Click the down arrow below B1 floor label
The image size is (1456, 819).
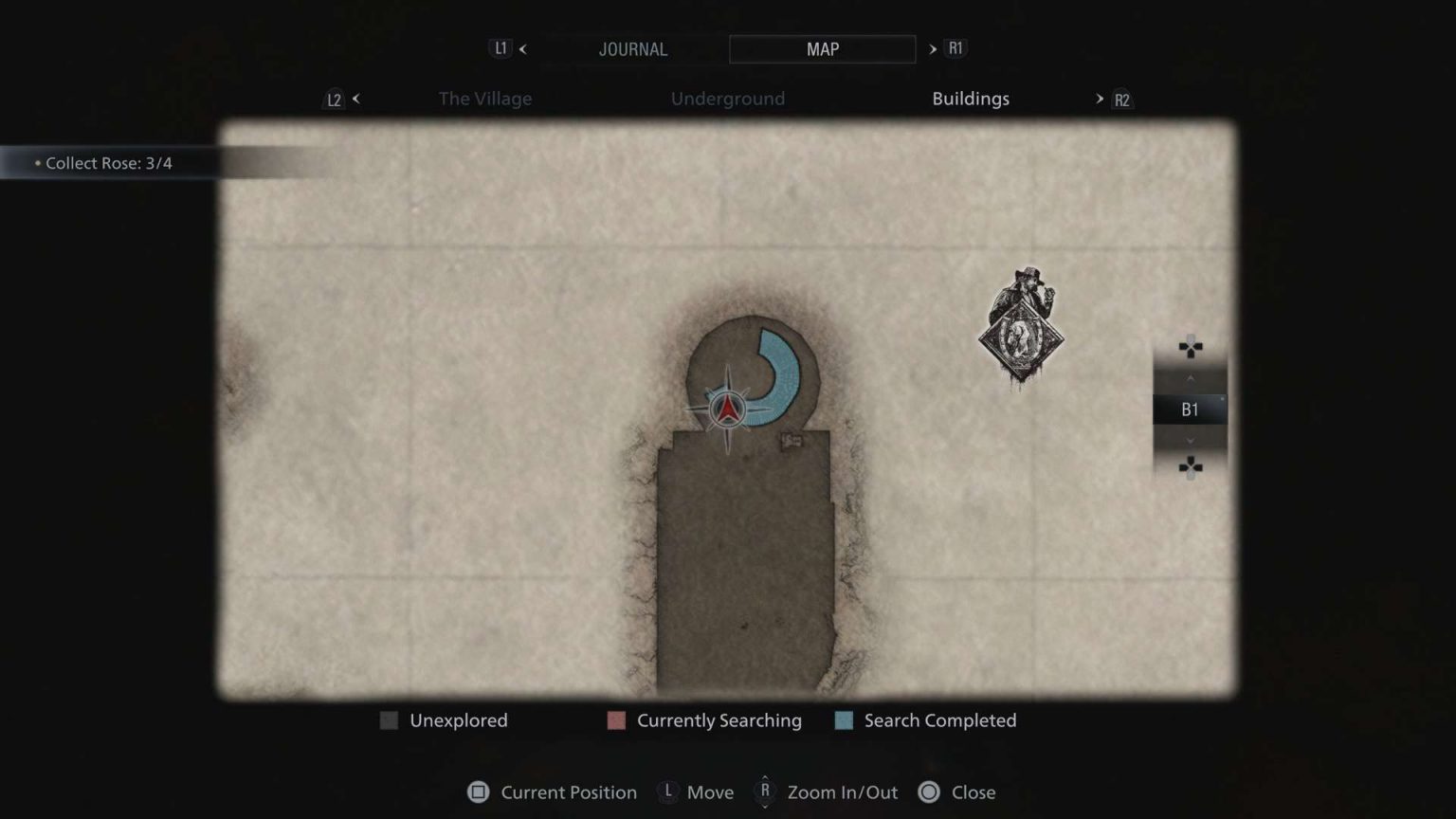coord(1190,440)
